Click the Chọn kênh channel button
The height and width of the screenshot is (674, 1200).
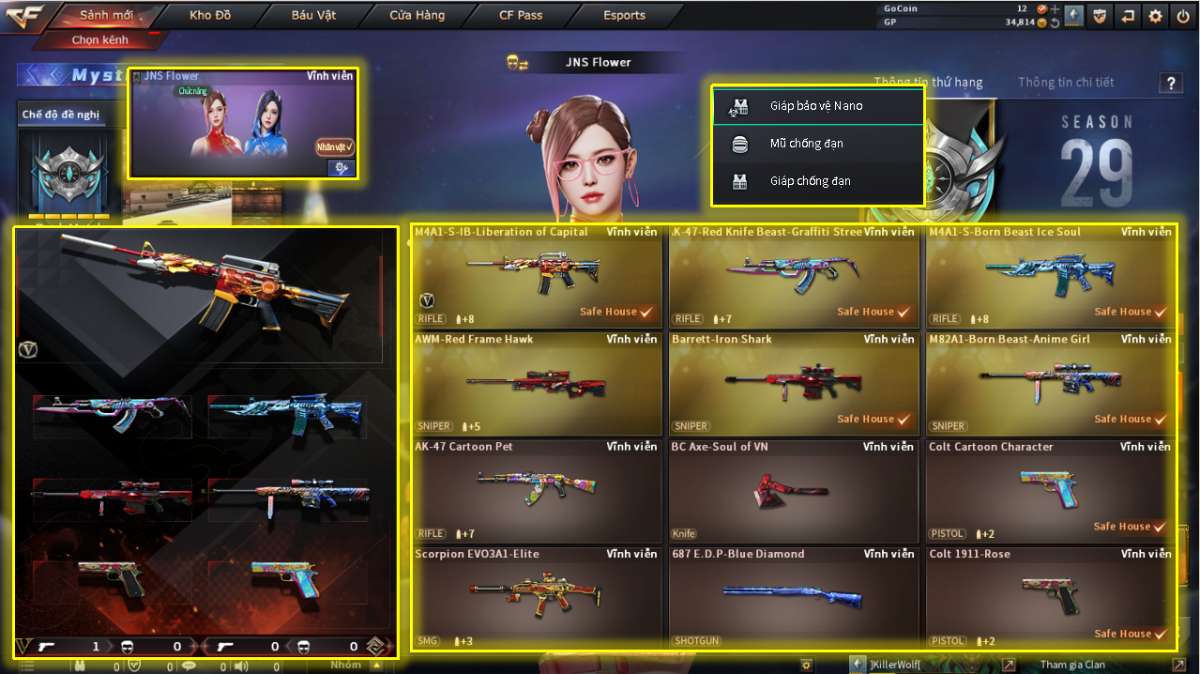tap(98, 41)
